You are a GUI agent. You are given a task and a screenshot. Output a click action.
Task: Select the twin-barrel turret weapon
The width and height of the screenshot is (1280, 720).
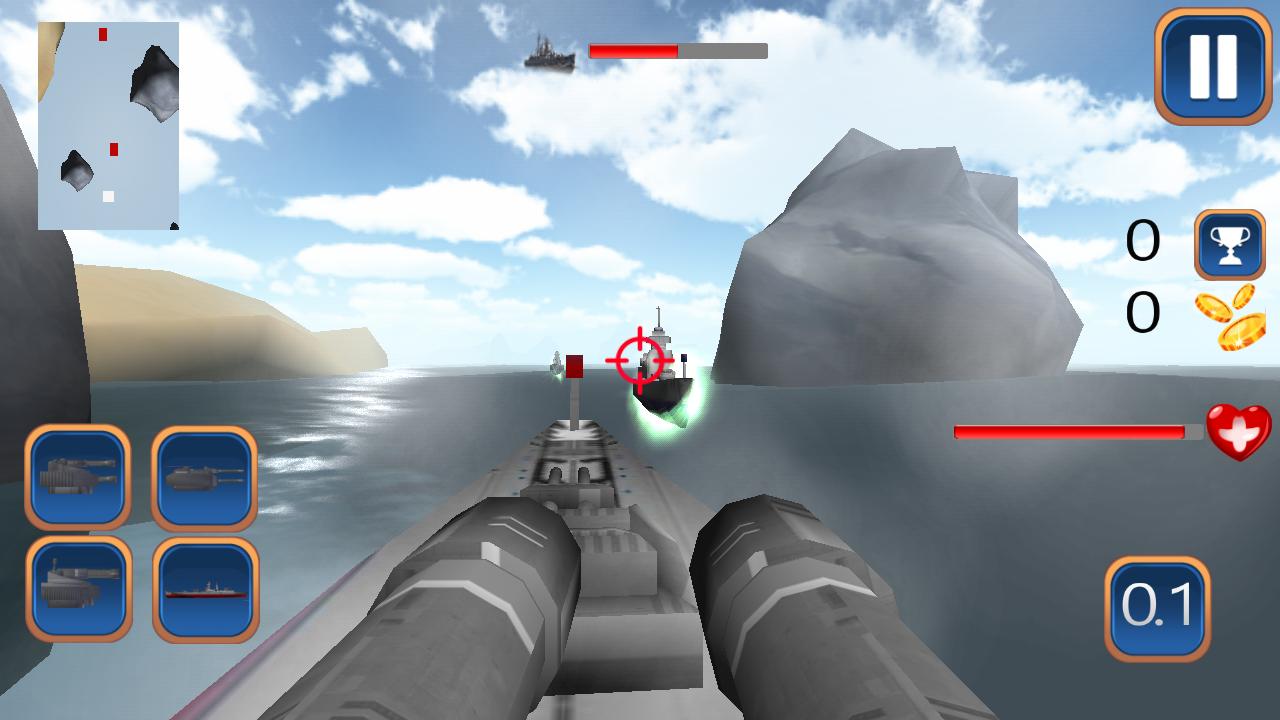(205, 480)
